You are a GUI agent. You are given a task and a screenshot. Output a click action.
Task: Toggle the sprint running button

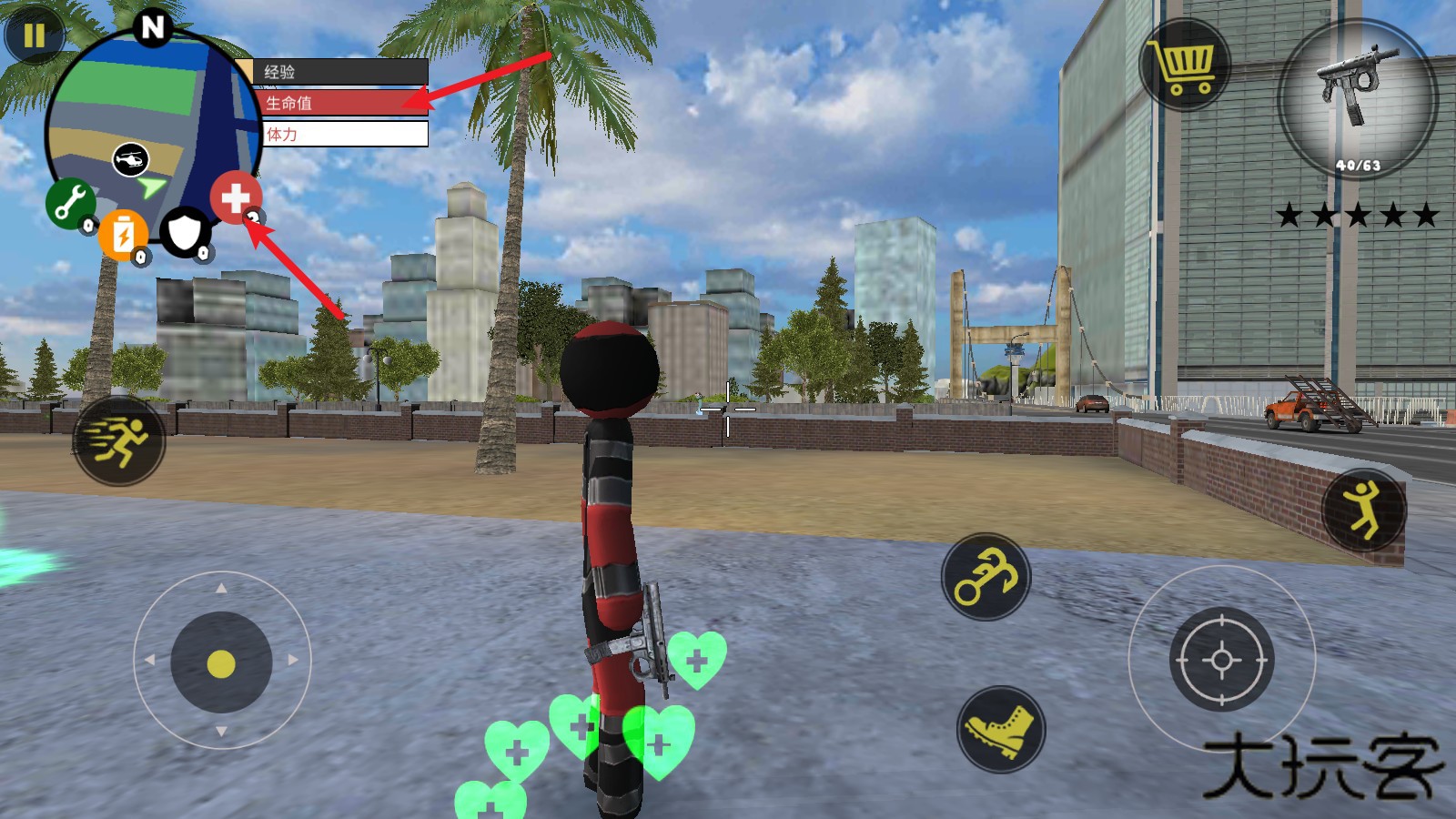[119, 441]
